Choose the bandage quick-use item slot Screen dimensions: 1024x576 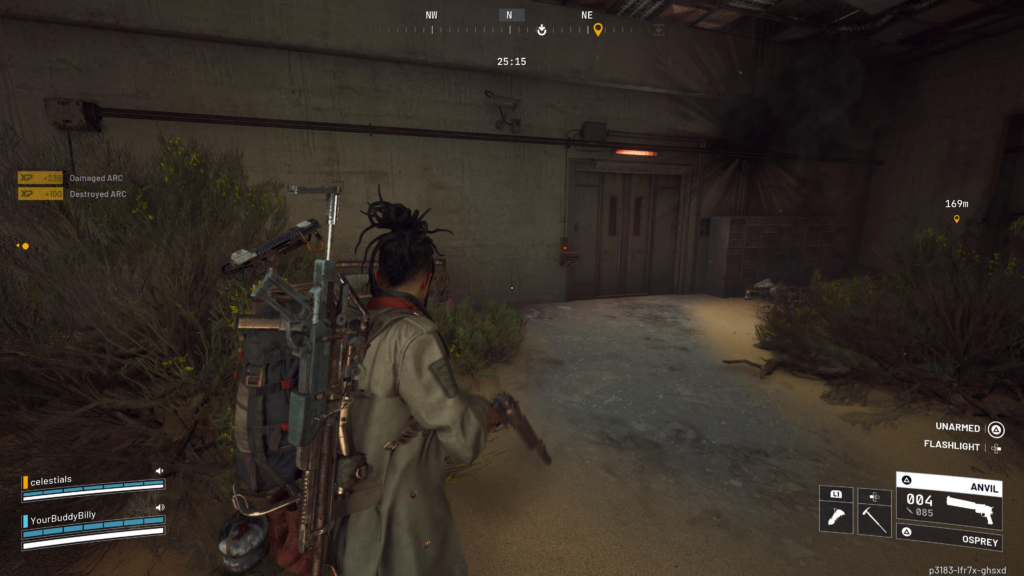pos(836,517)
